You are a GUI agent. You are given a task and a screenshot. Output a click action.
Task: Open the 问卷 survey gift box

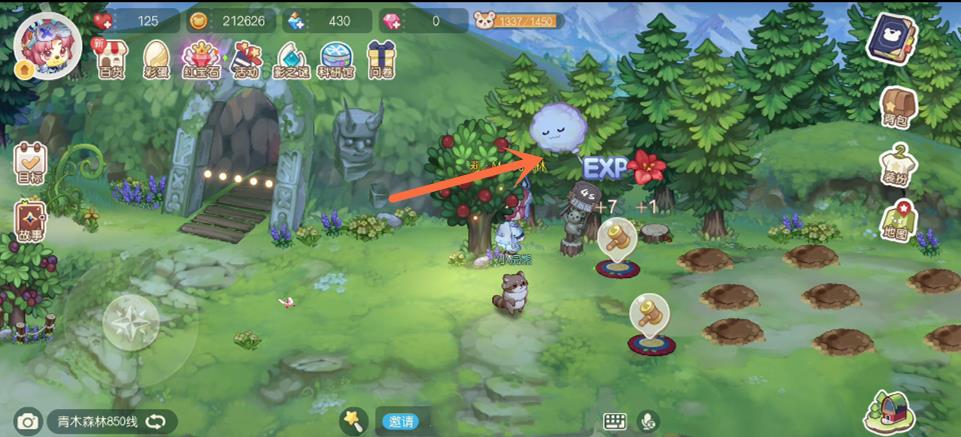pos(381,58)
